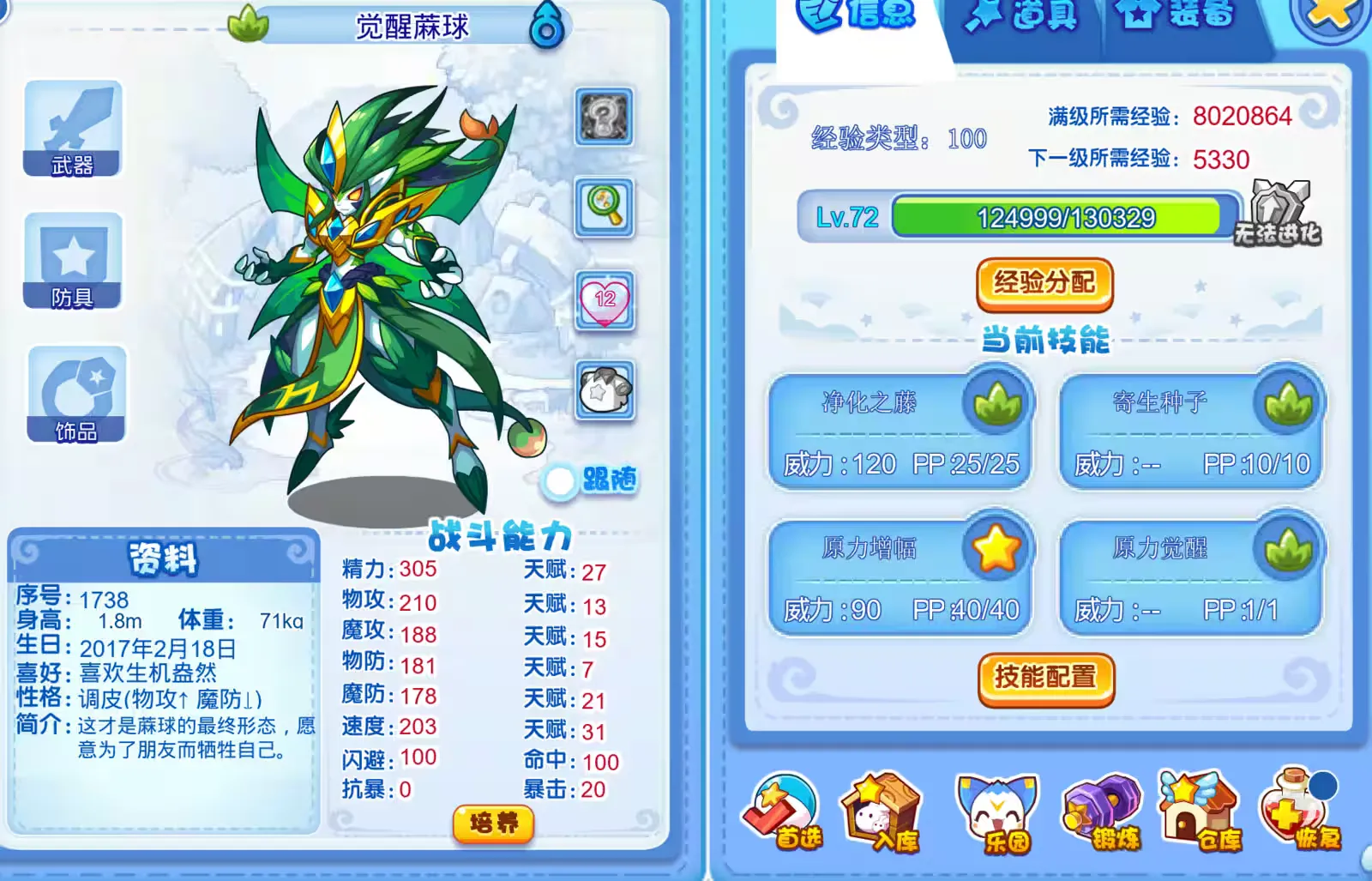Click the 经验分配 experience allocation button
The width and height of the screenshot is (1372, 881).
coord(1044,283)
